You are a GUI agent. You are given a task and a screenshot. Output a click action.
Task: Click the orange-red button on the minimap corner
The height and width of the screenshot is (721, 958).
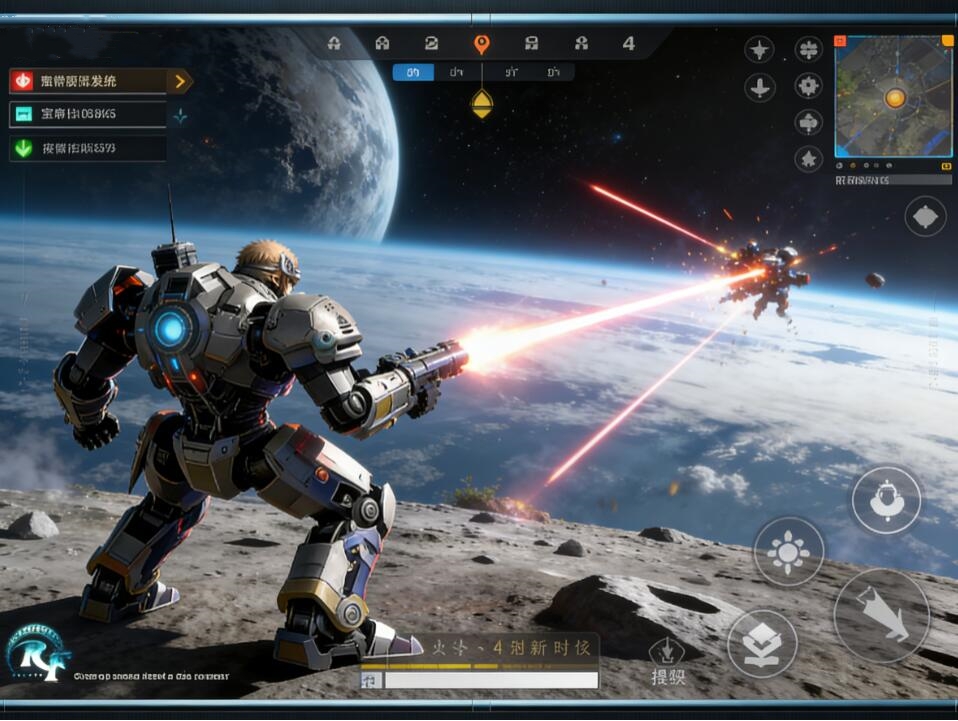click(x=841, y=43)
